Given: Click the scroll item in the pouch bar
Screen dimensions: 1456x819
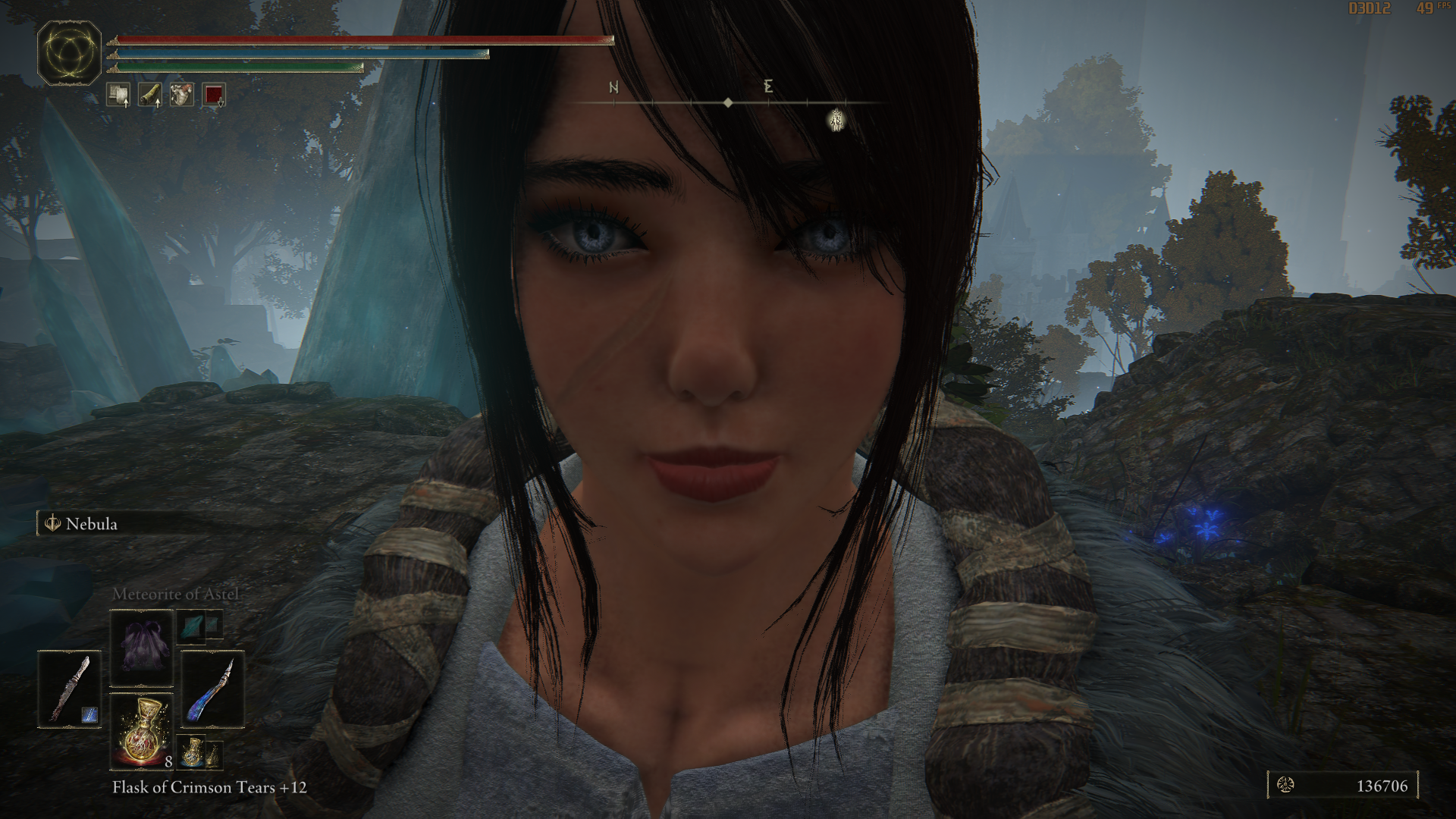Looking at the screenshot, I should click(x=118, y=93).
